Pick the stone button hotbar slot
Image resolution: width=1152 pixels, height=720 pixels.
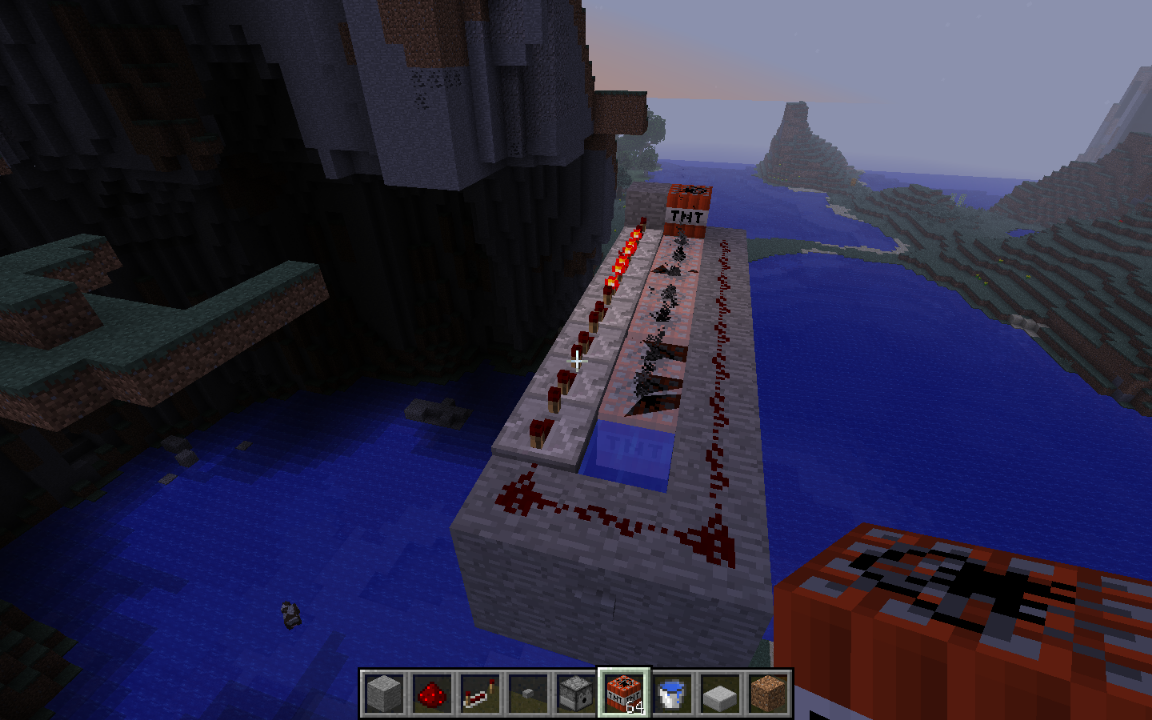click(527, 692)
